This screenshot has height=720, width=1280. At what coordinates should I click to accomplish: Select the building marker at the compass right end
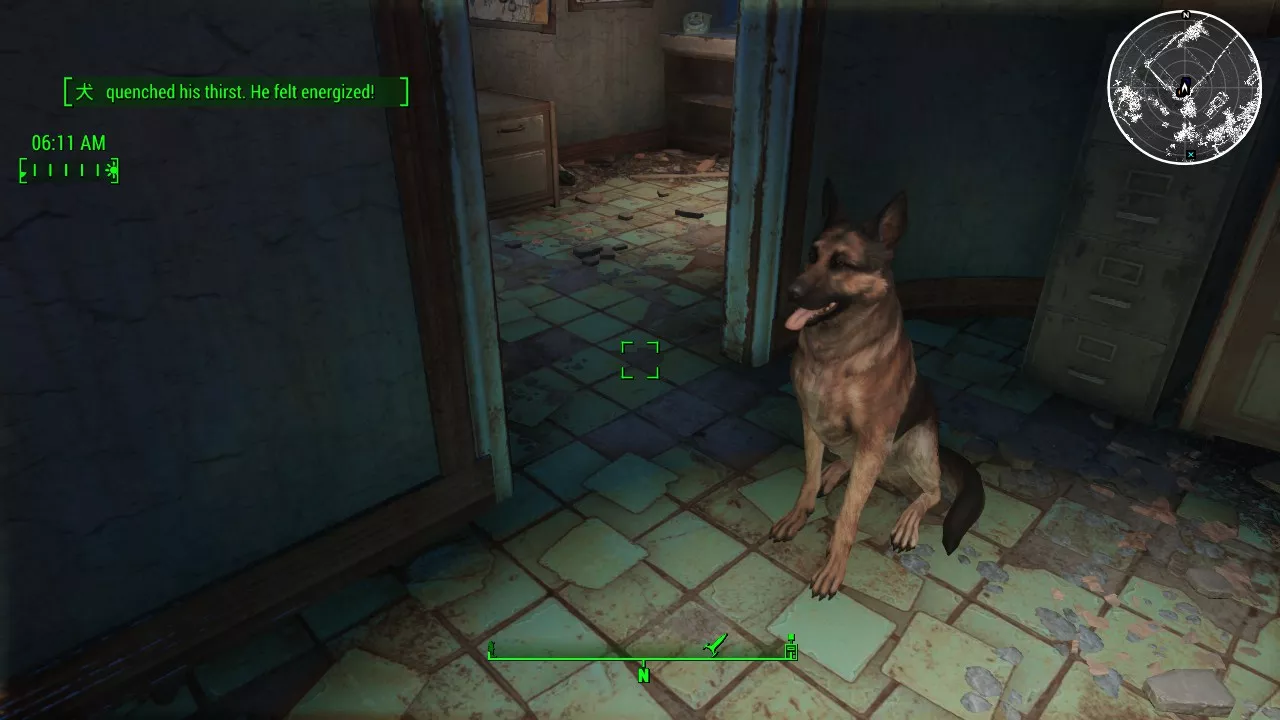tap(792, 647)
